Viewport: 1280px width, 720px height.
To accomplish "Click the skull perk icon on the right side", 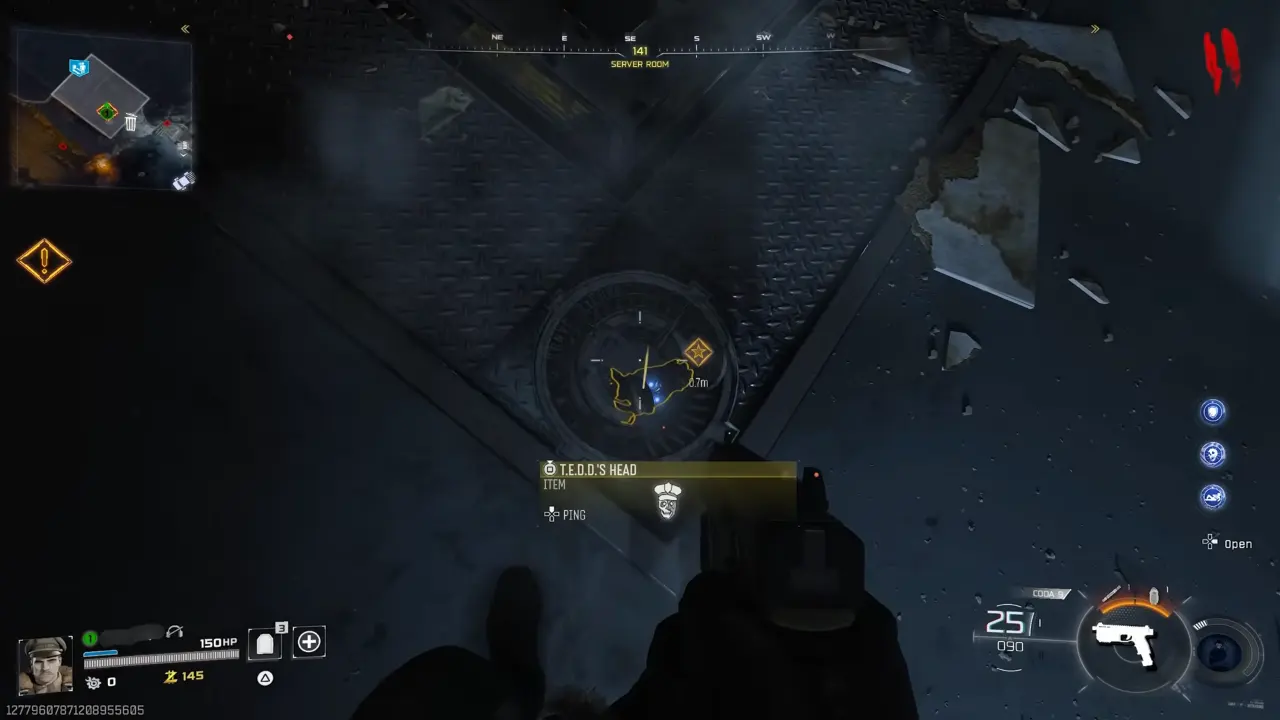I will click(x=1213, y=455).
